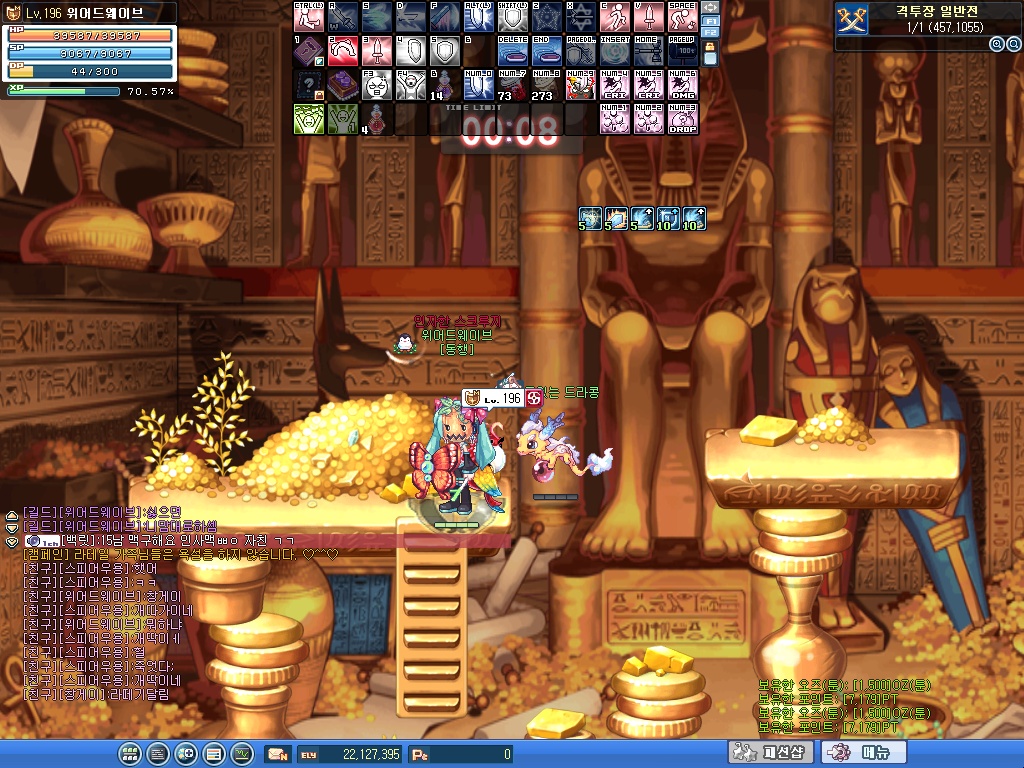This screenshot has height=768, width=1024.
Task: Activate the DELETE key skill slot
Action: [x=512, y=51]
